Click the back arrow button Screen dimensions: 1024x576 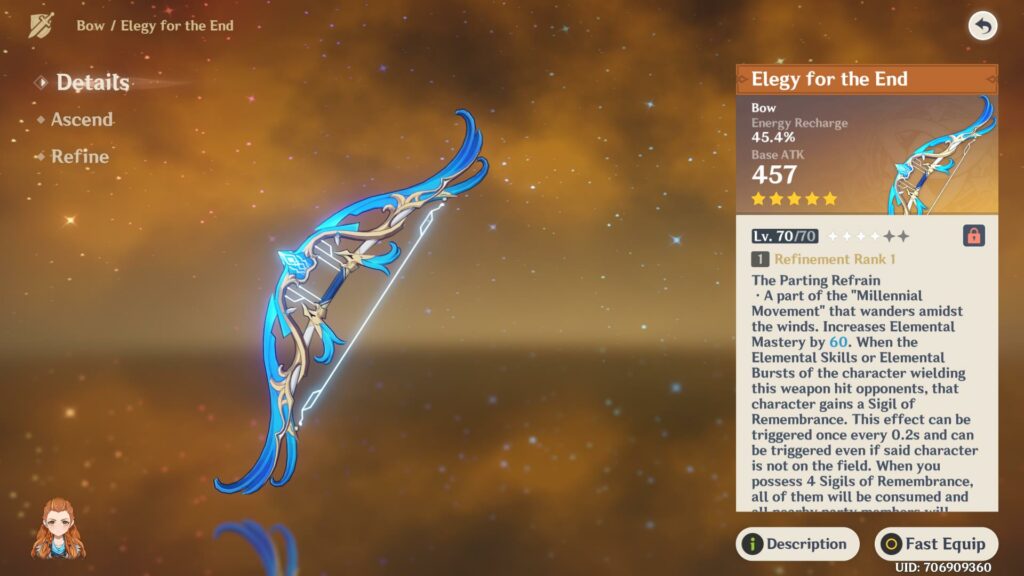[x=983, y=26]
